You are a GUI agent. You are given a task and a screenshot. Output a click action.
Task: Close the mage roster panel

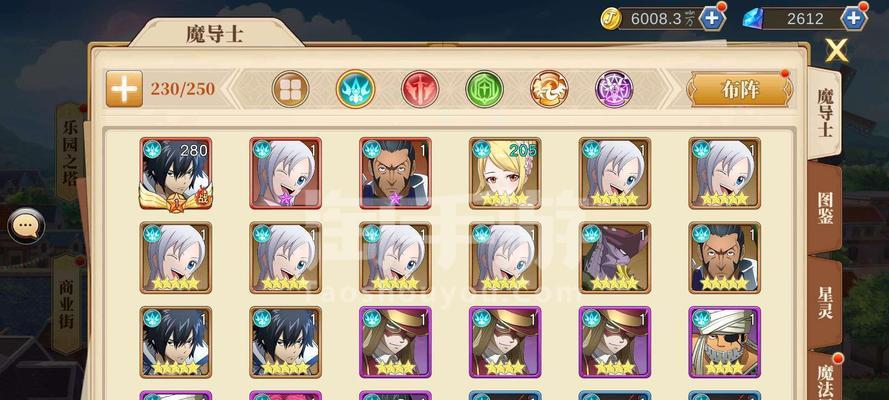(836, 50)
